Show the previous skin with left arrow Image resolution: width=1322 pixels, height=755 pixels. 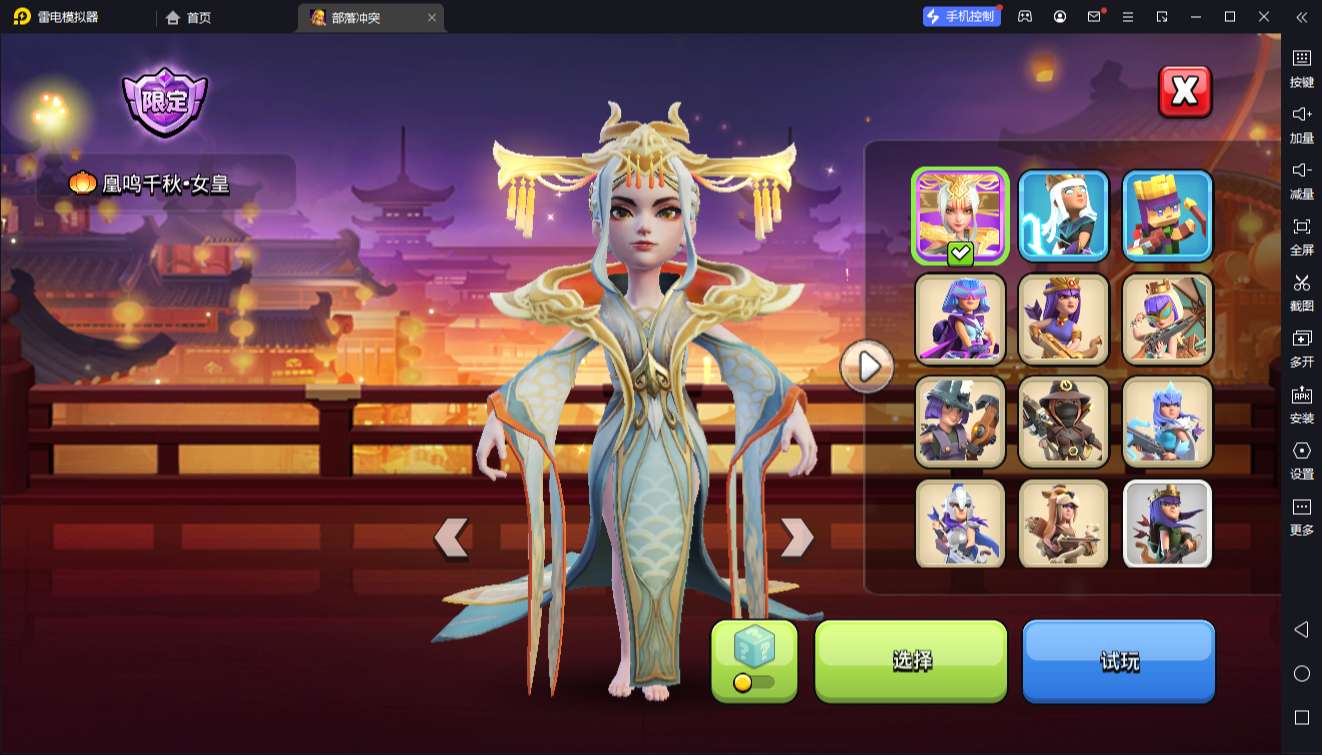[452, 538]
